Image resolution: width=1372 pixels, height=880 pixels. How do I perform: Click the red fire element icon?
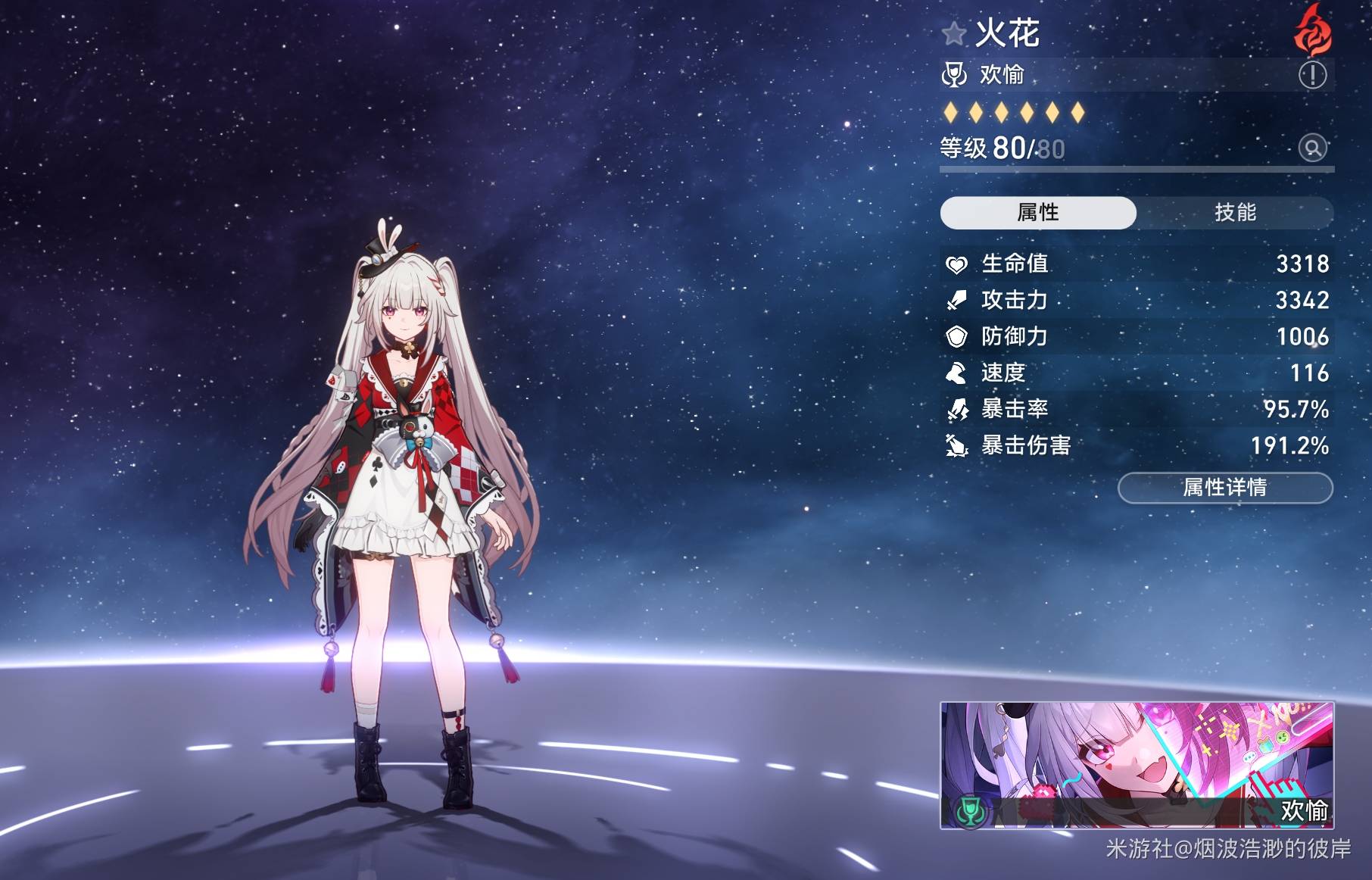pyautogui.click(x=1312, y=31)
